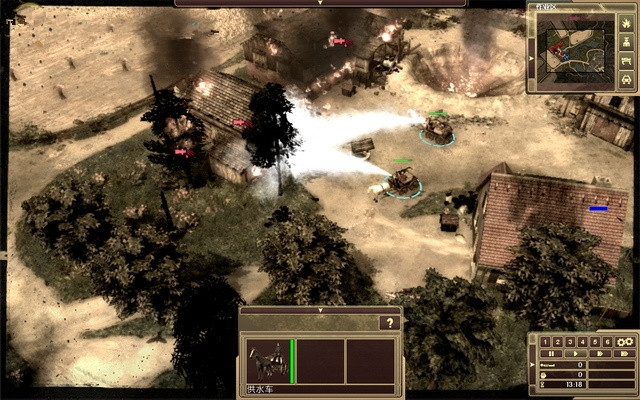Open the top drop-down bar arrow
Viewport: 640px width, 400px height.
(x=320, y=3)
